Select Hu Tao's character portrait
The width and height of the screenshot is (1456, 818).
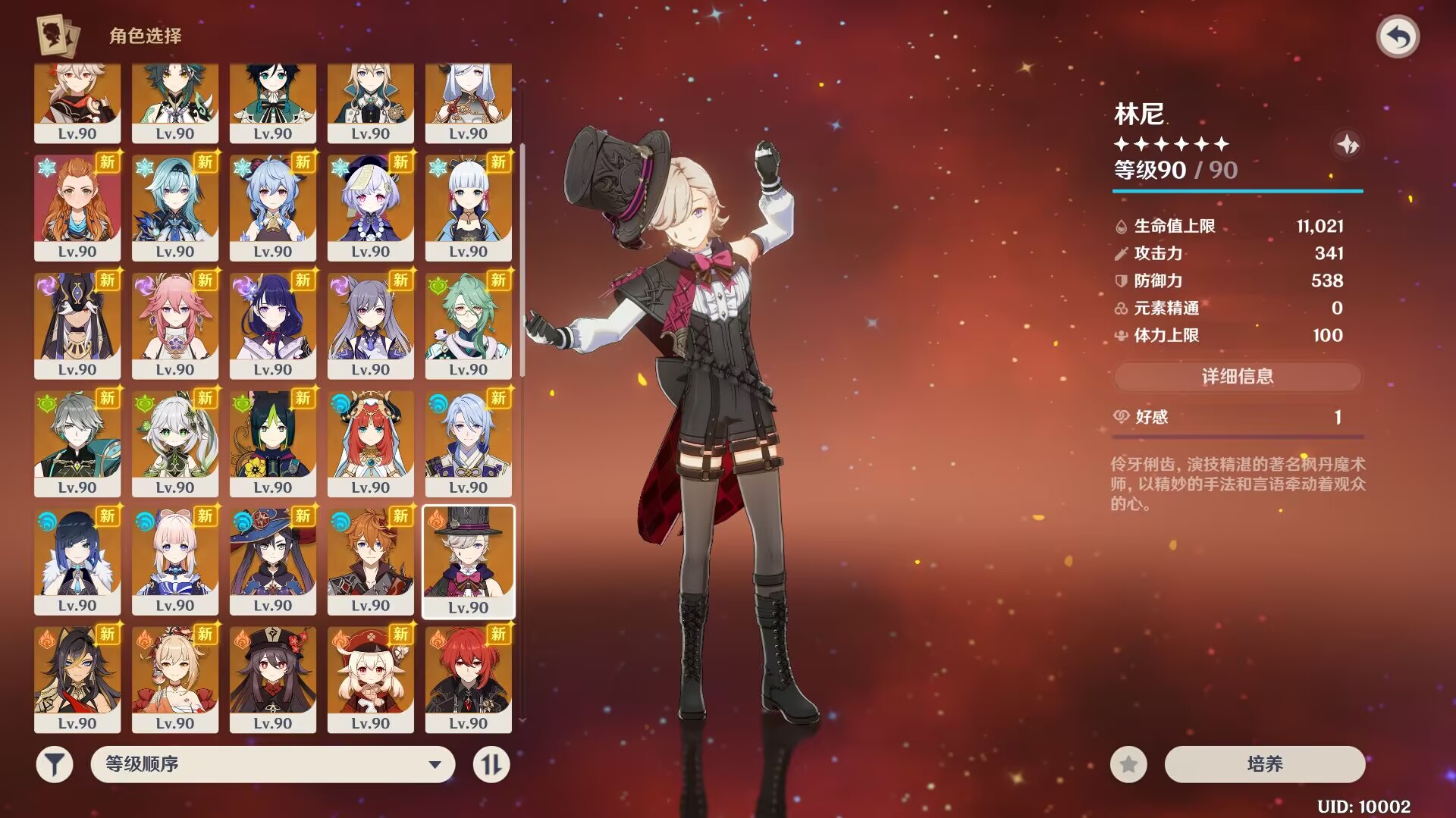[x=272, y=679]
